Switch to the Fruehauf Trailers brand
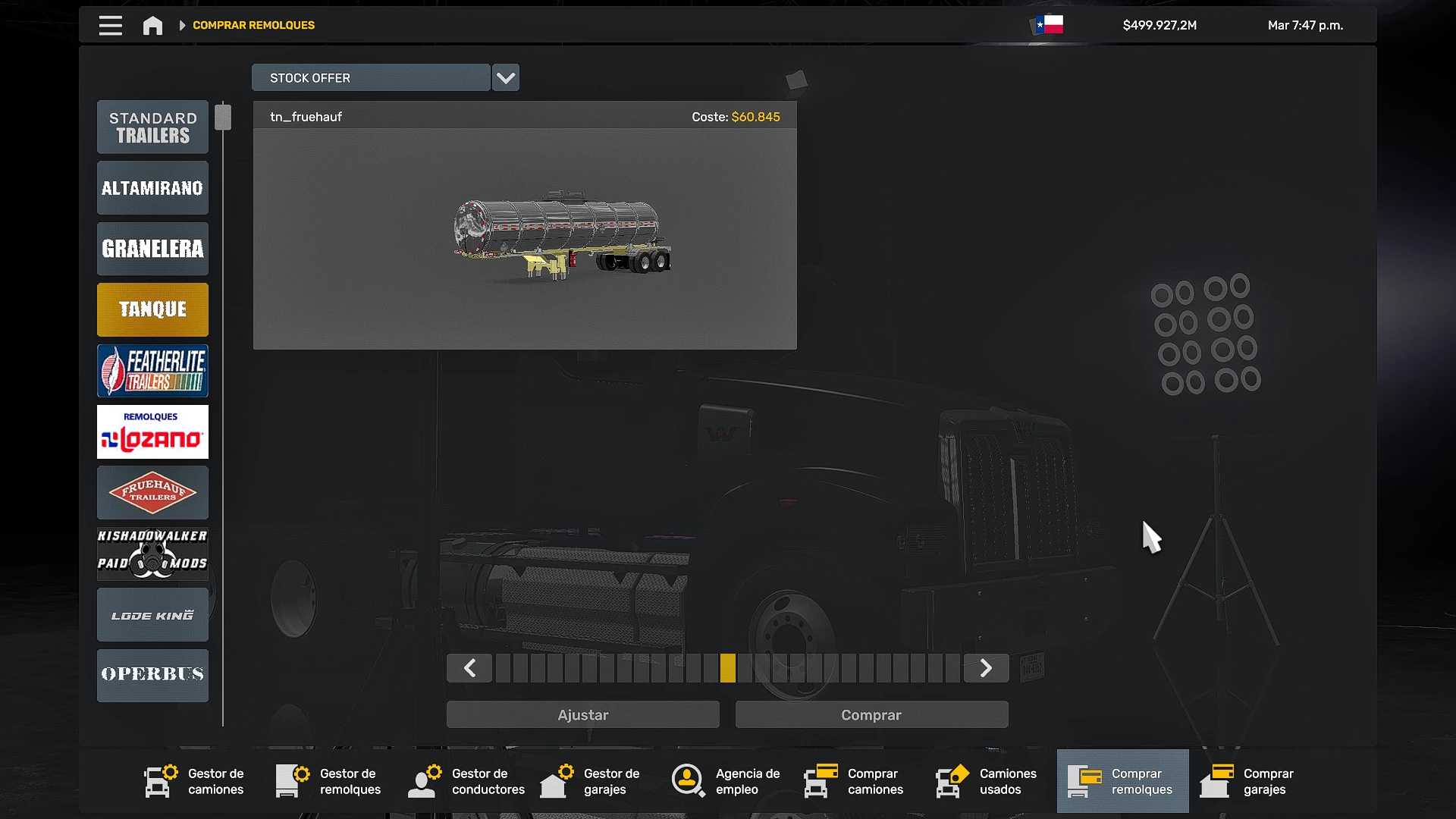Viewport: 1456px width, 819px height. (x=152, y=493)
